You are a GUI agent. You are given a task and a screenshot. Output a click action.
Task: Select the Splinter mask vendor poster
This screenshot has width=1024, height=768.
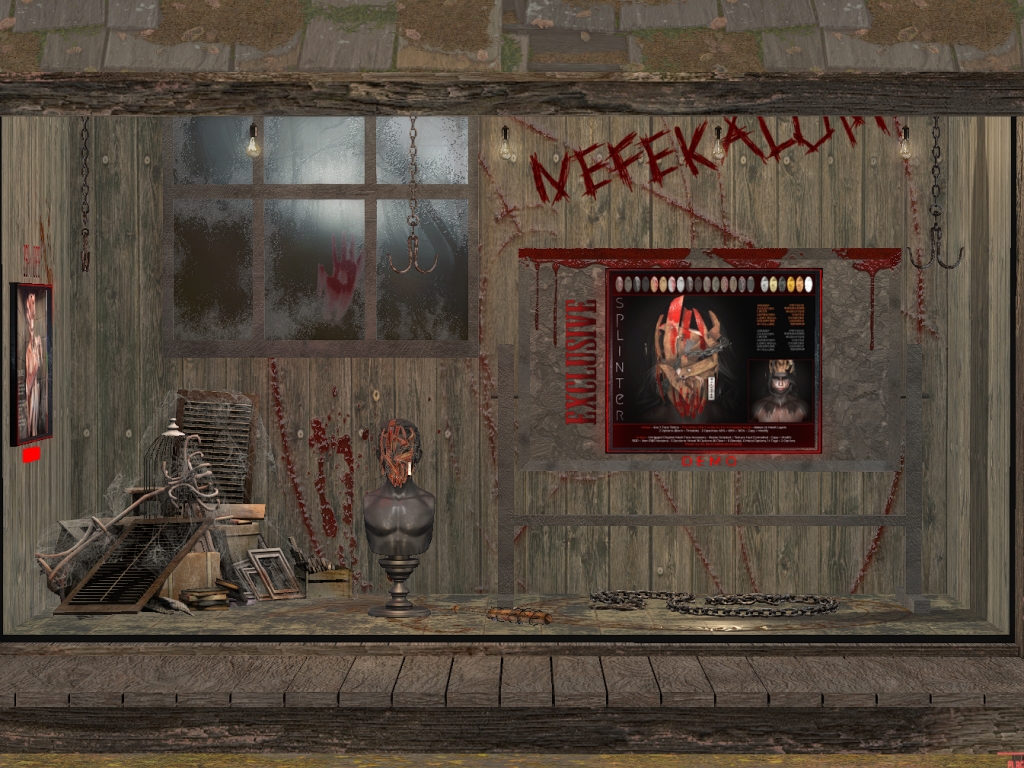pyautogui.click(x=713, y=360)
